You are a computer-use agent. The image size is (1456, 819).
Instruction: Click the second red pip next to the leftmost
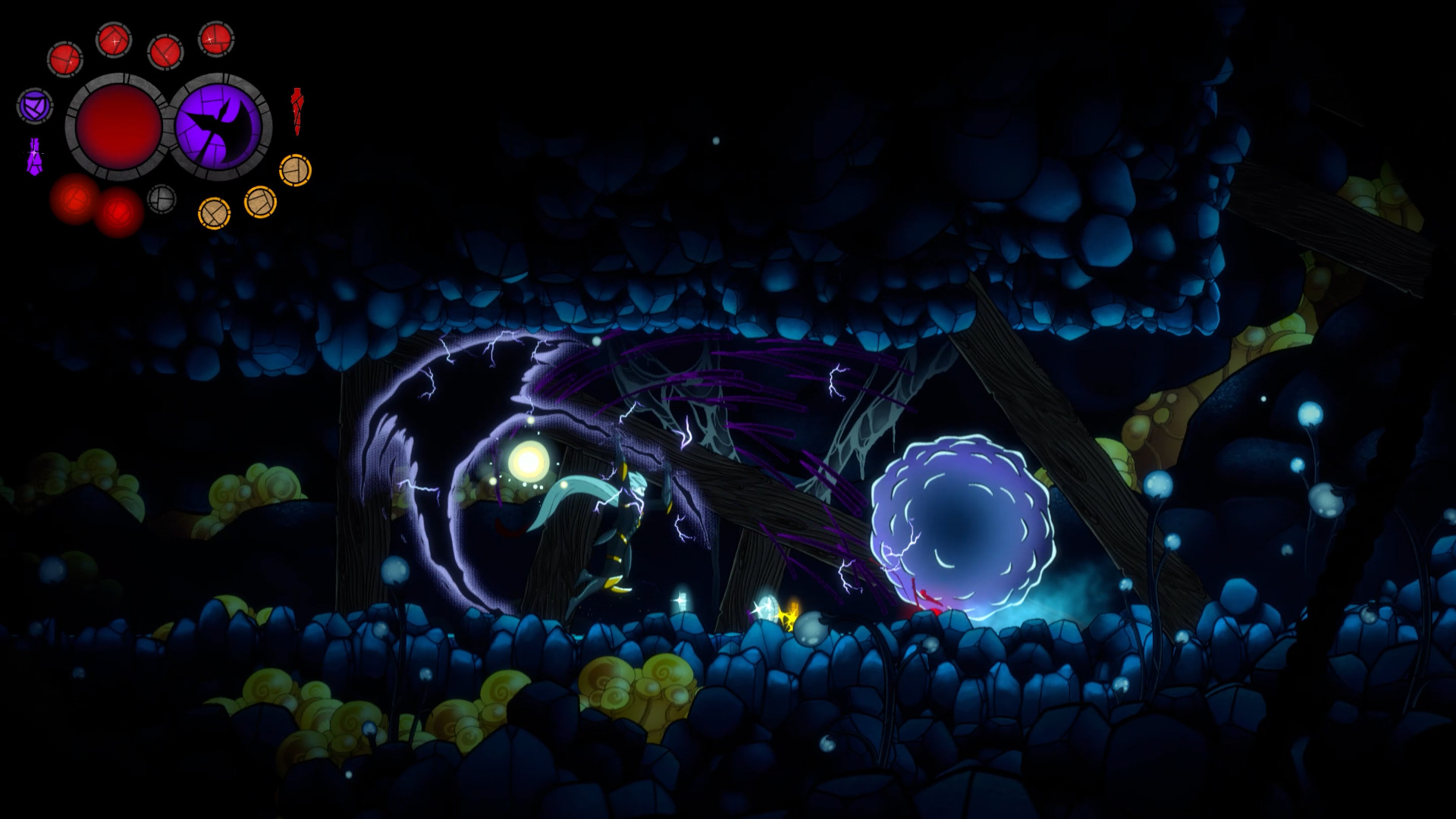coord(114,42)
